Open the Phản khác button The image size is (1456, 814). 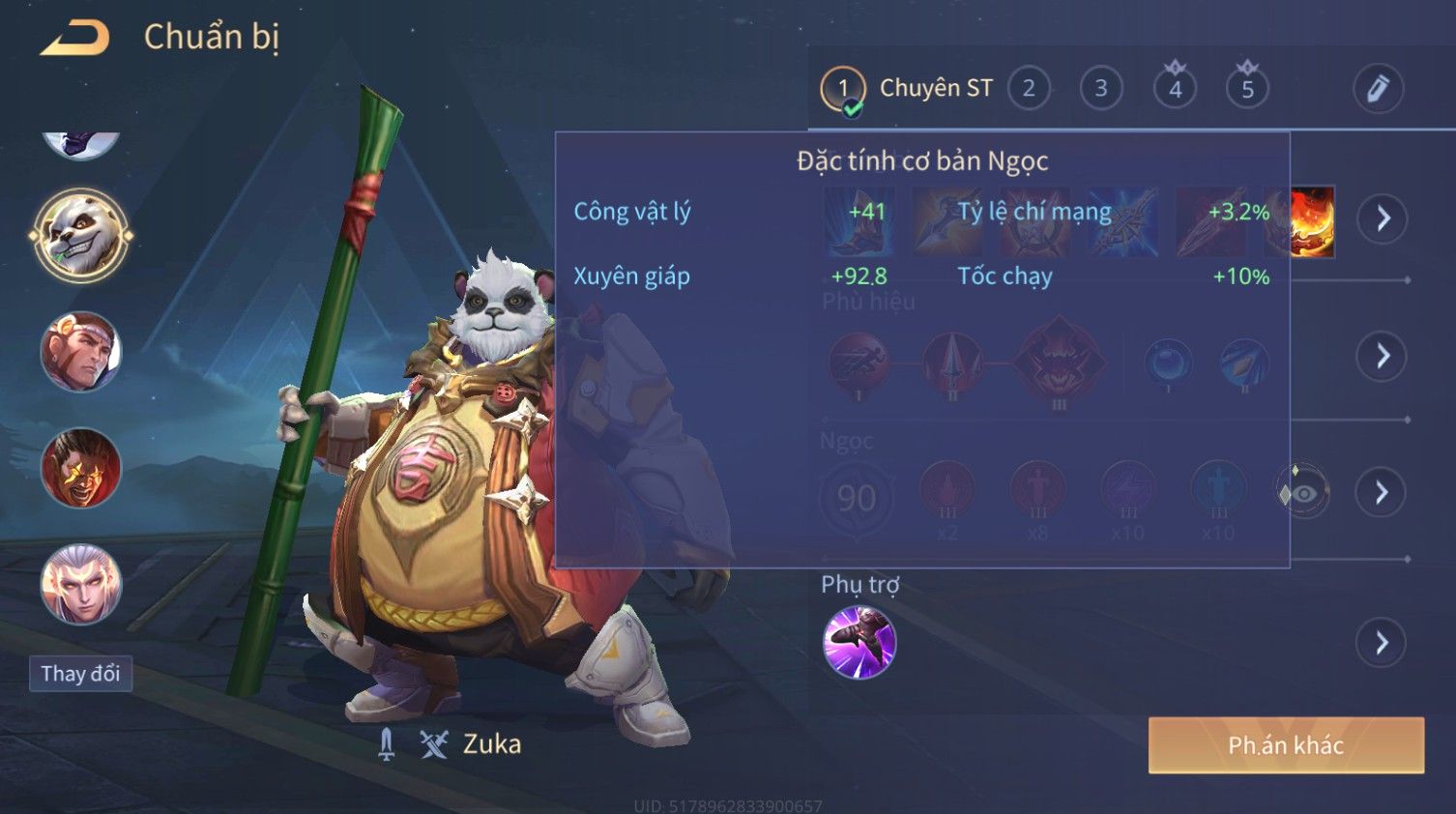pos(1286,745)
